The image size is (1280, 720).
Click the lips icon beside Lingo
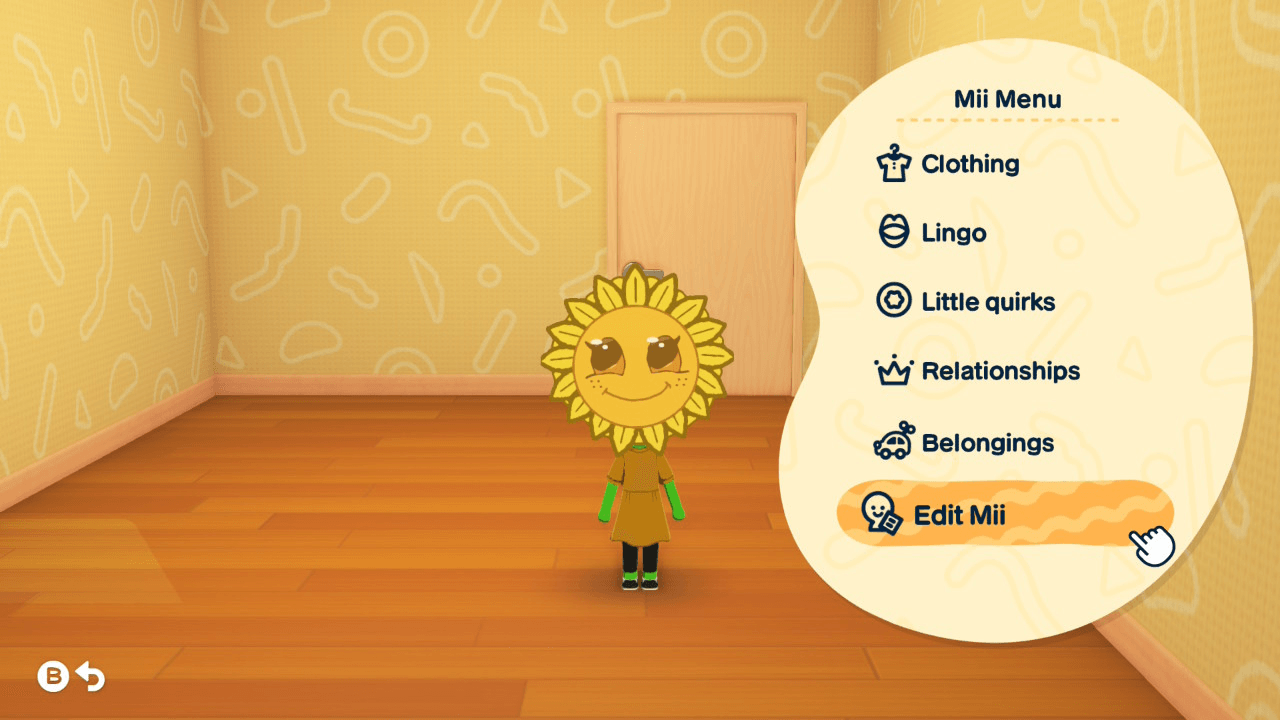pyautogui.click(x=895, y=232)
